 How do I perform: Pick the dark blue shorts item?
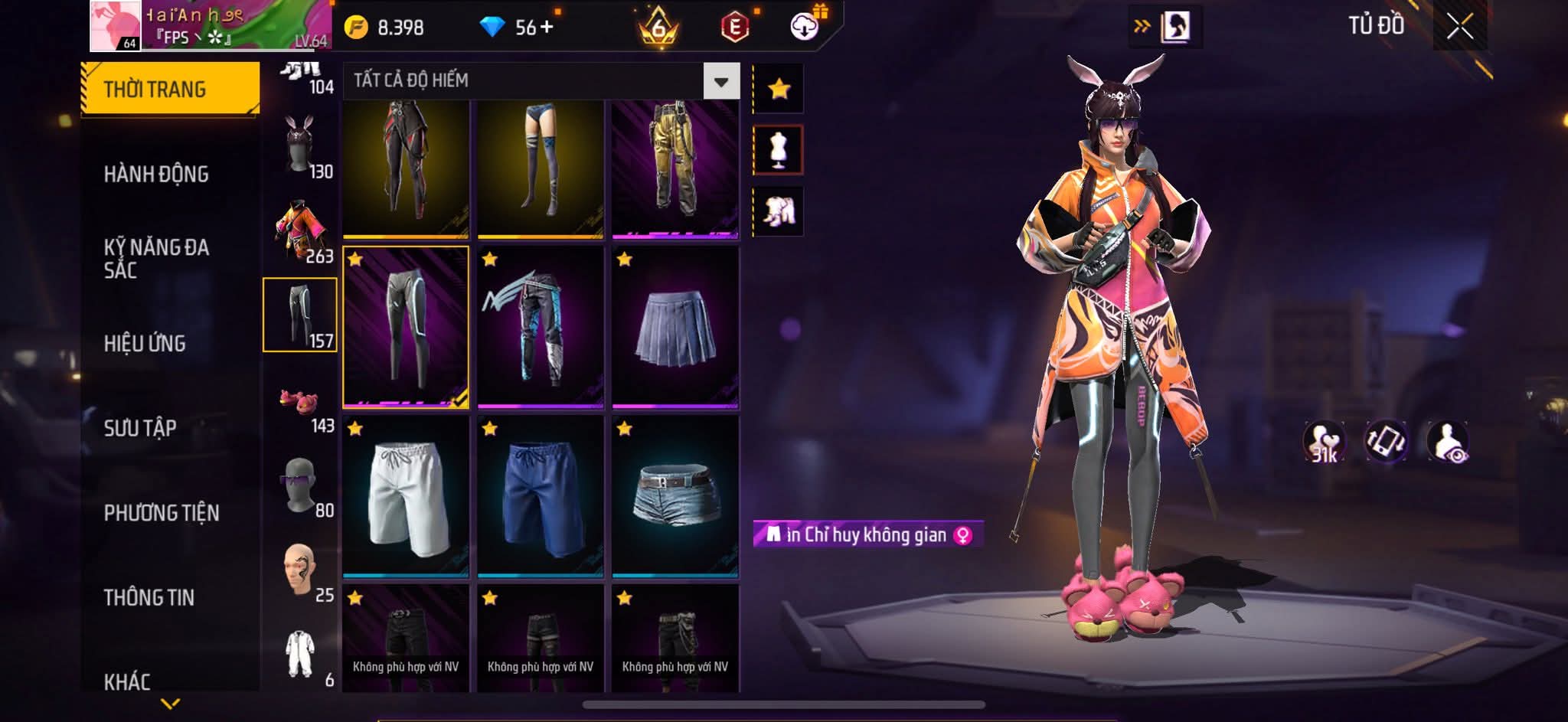[541, 496]
